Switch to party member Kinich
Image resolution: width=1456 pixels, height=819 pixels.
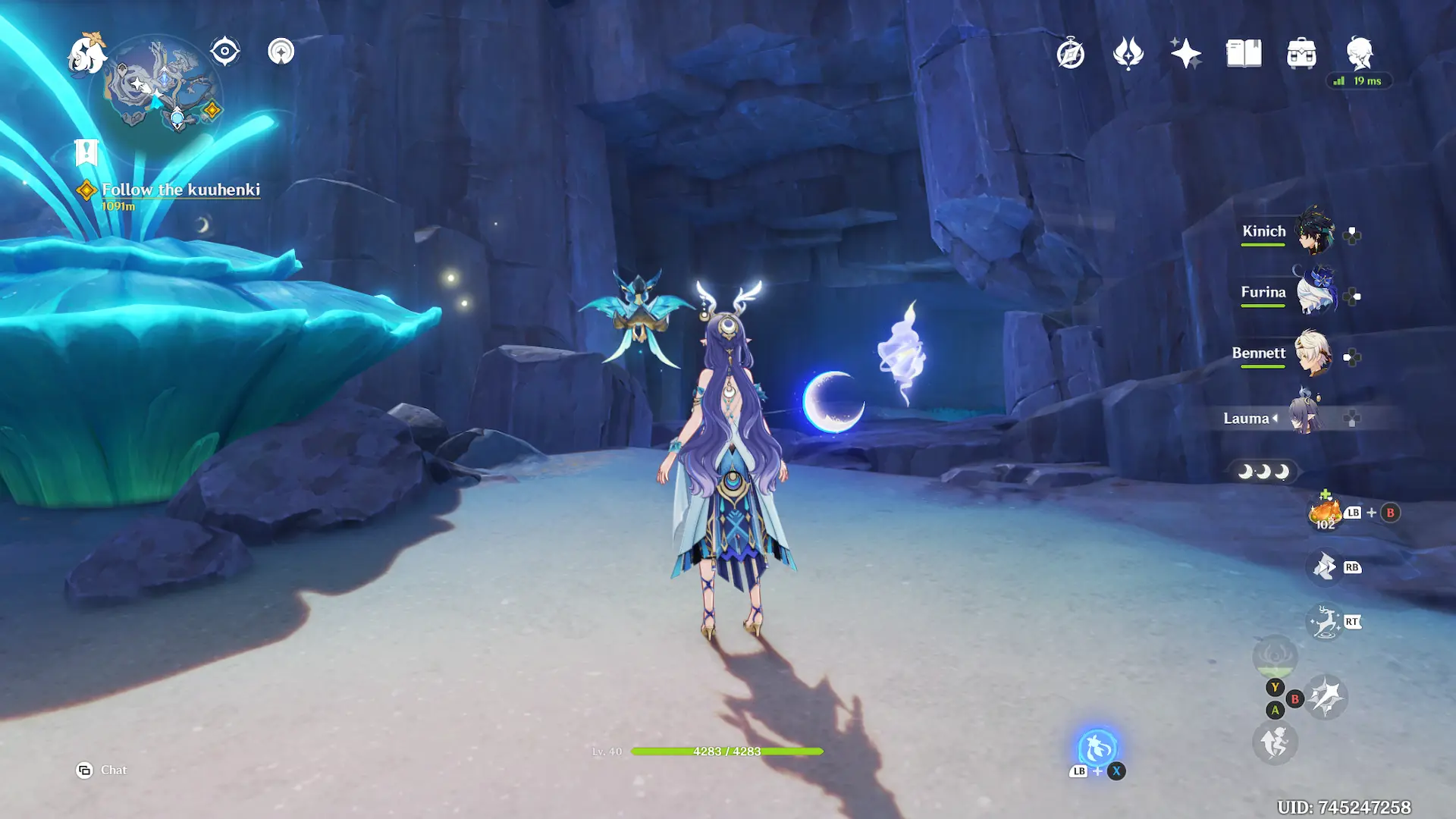pyautogui.click(x=1313, y=232)
